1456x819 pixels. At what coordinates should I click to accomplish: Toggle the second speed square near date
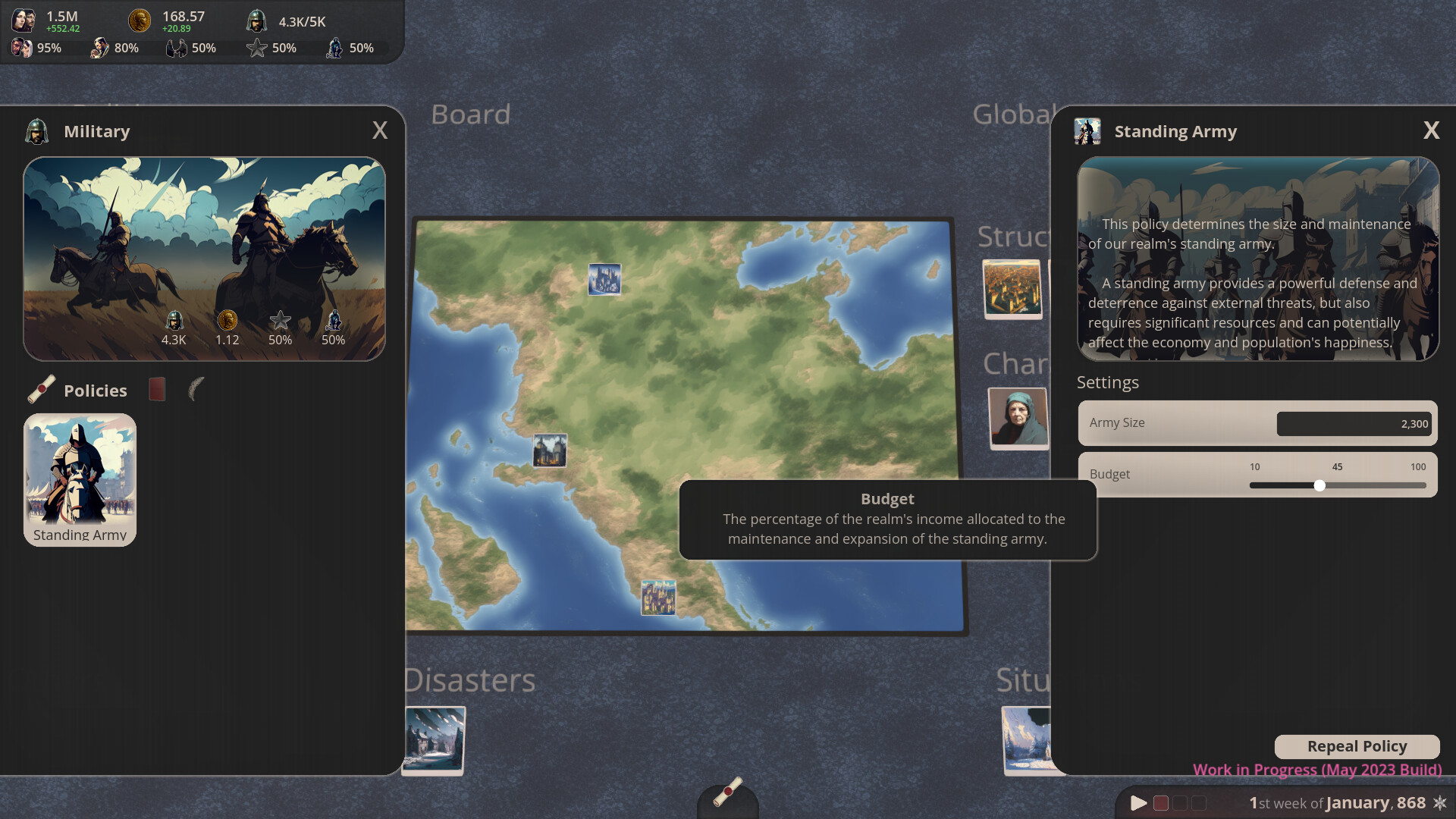(1181, 802)
